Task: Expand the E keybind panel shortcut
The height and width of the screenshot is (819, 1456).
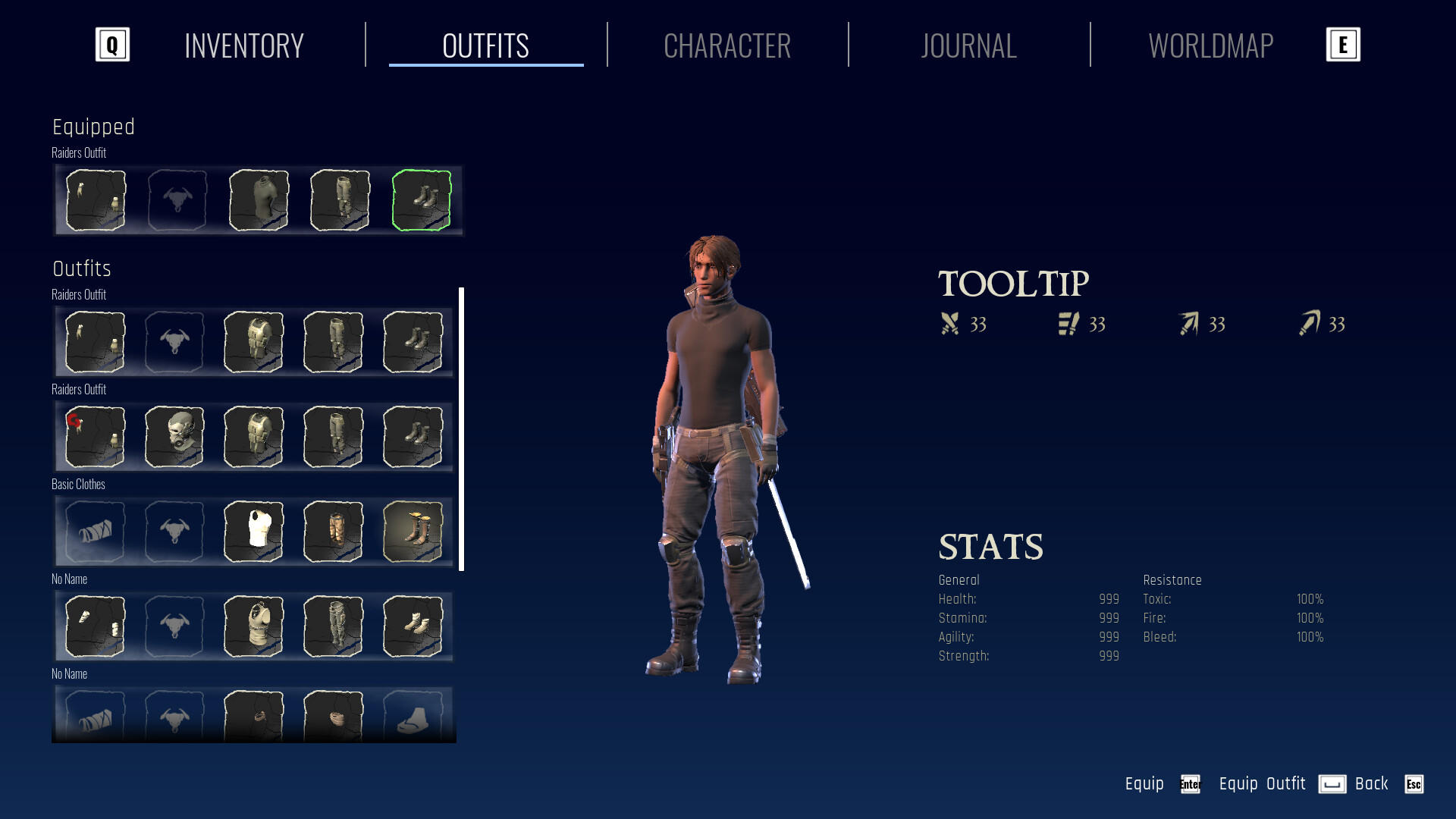Action: 1343,45
